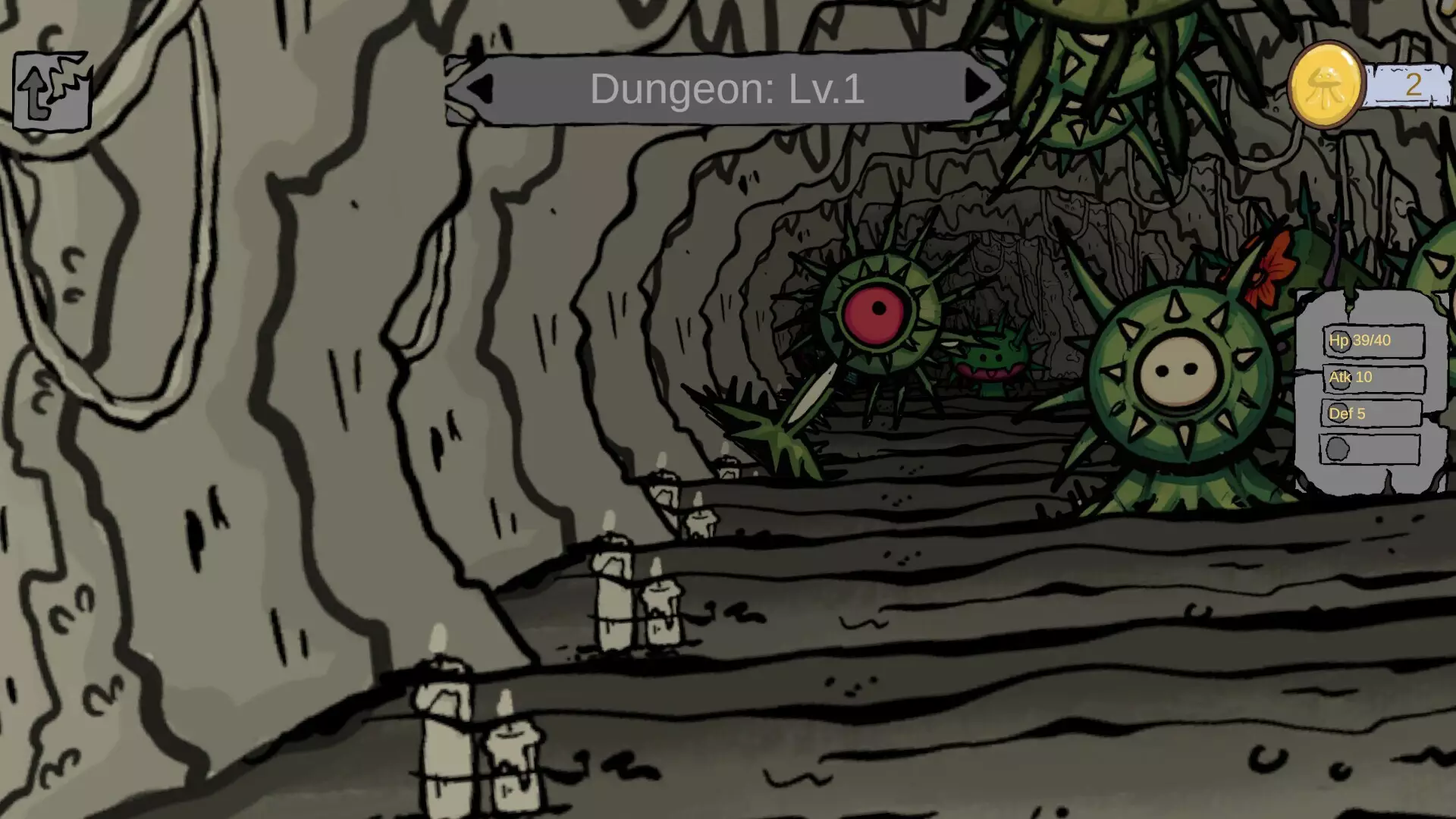
Task: Select the Dungeon: Lv.1 title banner
Action: pos(726,89)
